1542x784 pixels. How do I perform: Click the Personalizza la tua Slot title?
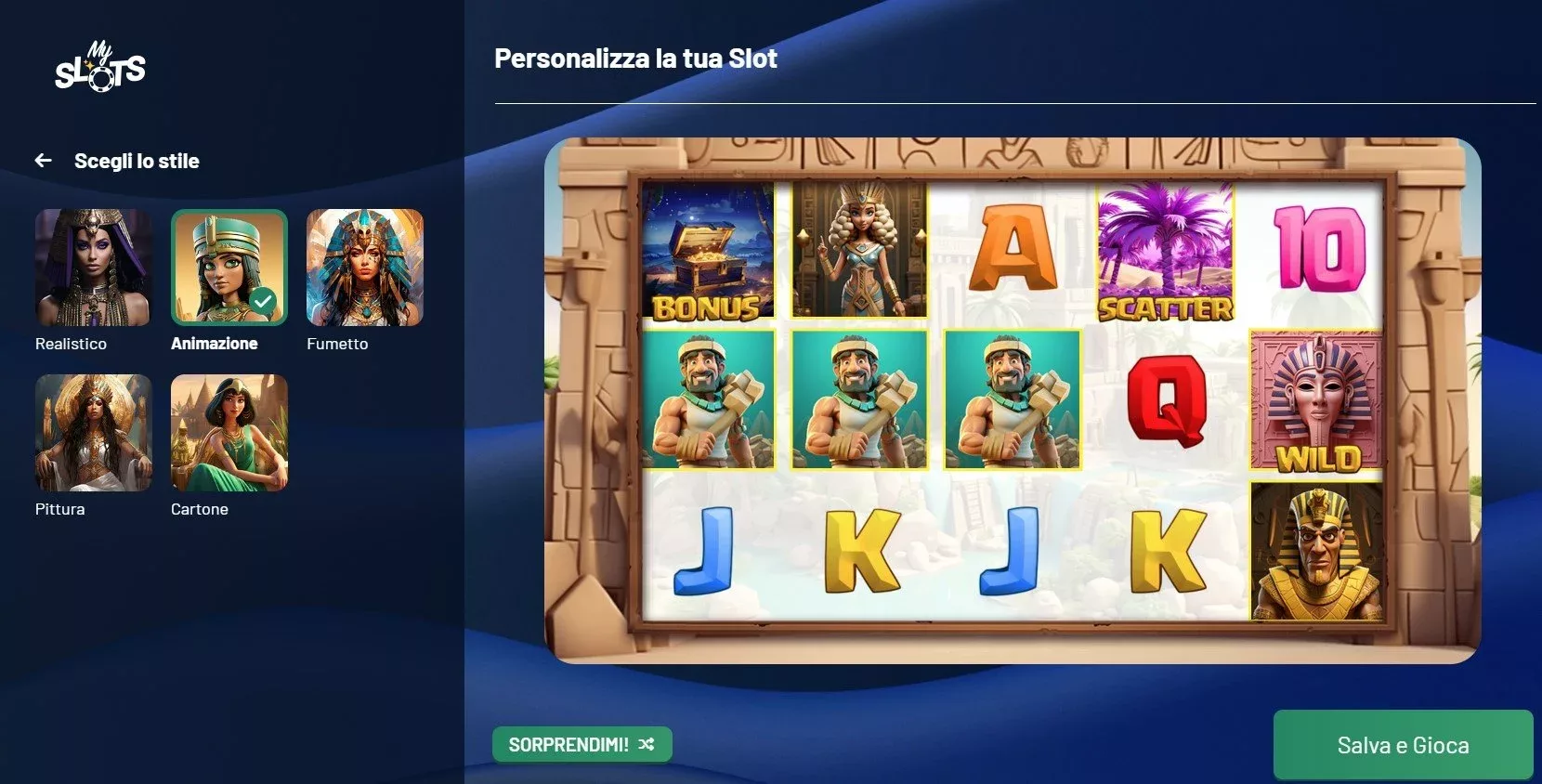635,59
